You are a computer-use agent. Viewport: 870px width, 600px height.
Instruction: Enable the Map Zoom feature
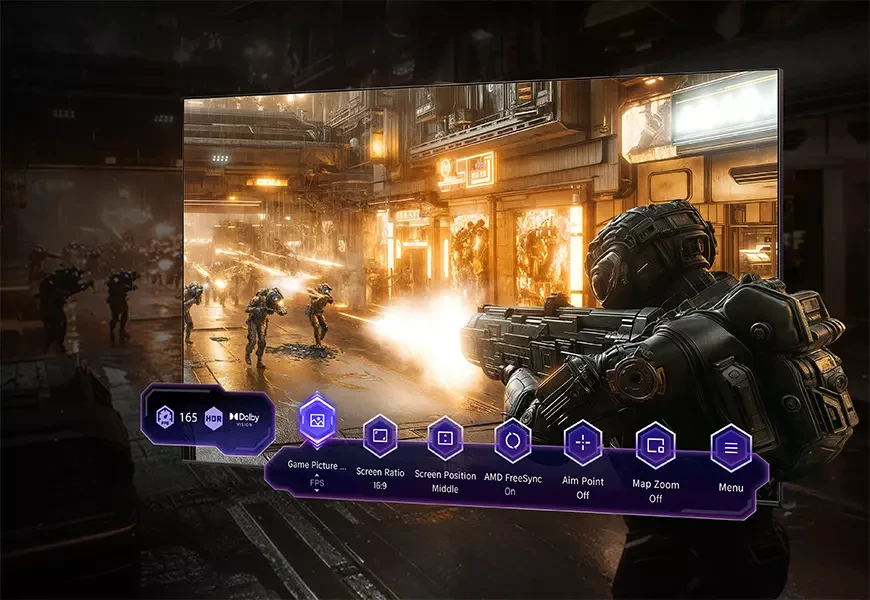(656, 446)
